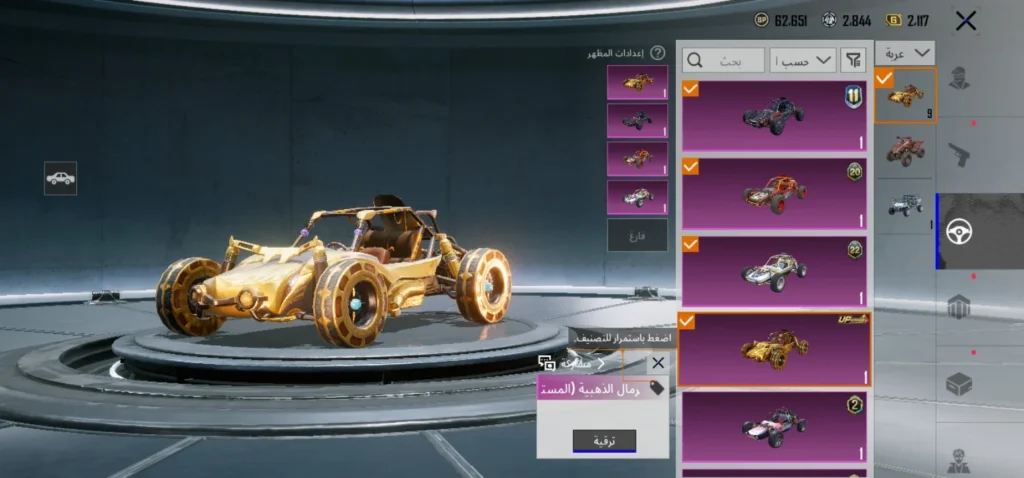
Task: Select the pink buggy skin with badge 2
Action: [774, 427]
